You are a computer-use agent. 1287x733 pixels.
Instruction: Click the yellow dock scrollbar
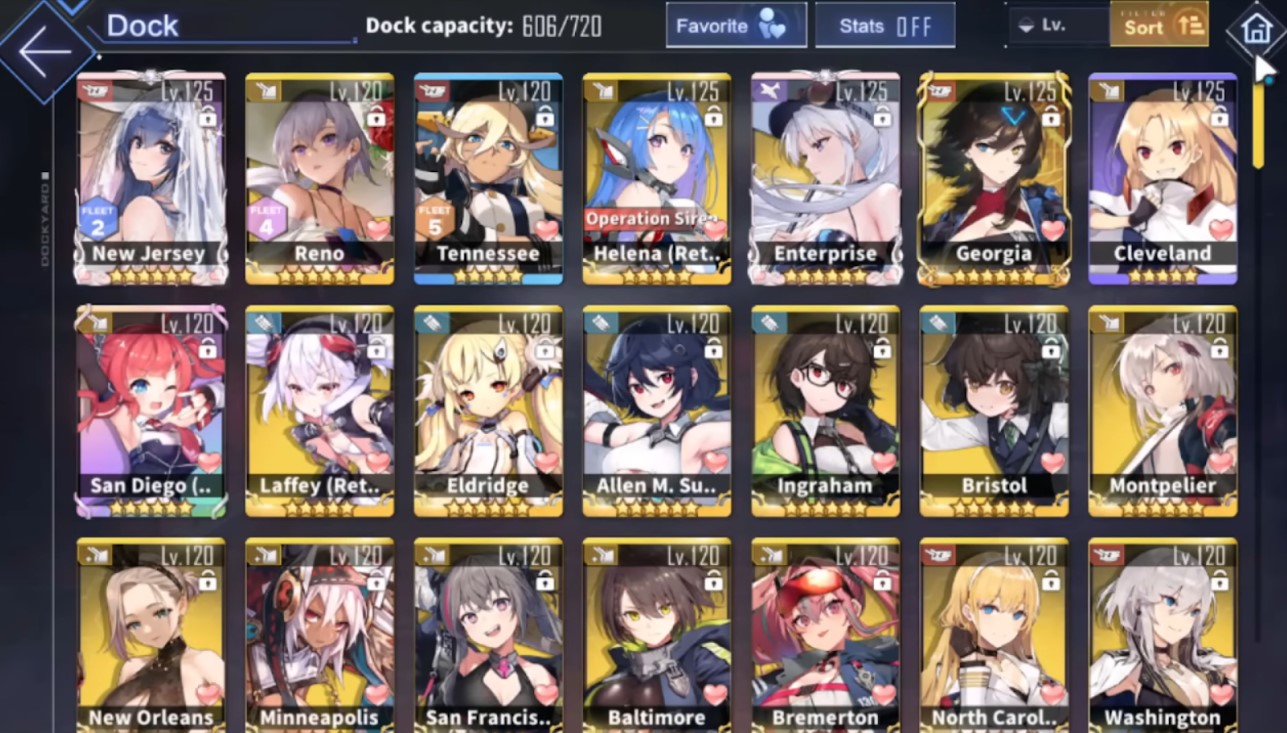click(x=1258, y=125)
